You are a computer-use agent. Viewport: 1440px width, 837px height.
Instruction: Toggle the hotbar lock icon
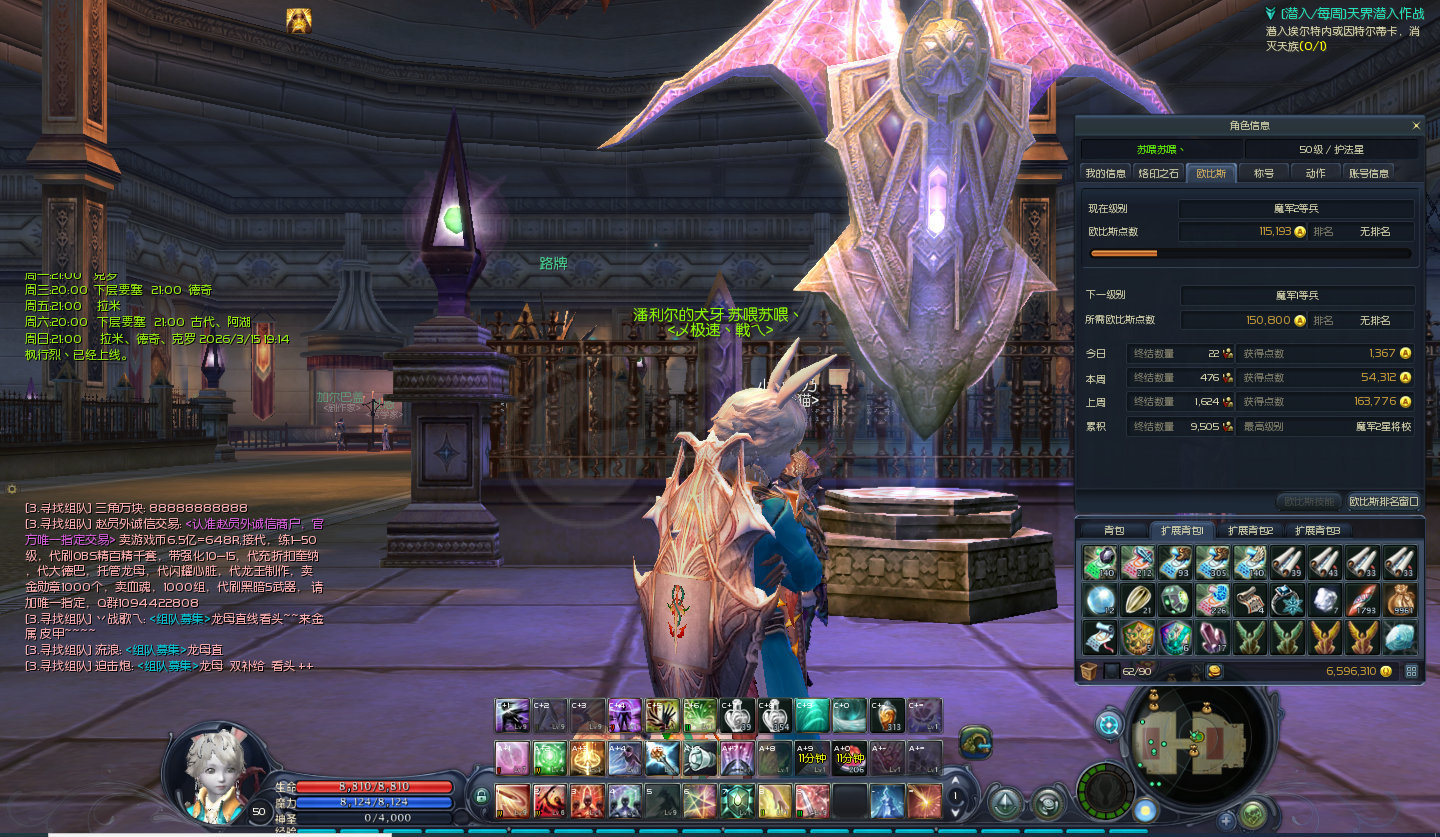[x=481, y=797]
